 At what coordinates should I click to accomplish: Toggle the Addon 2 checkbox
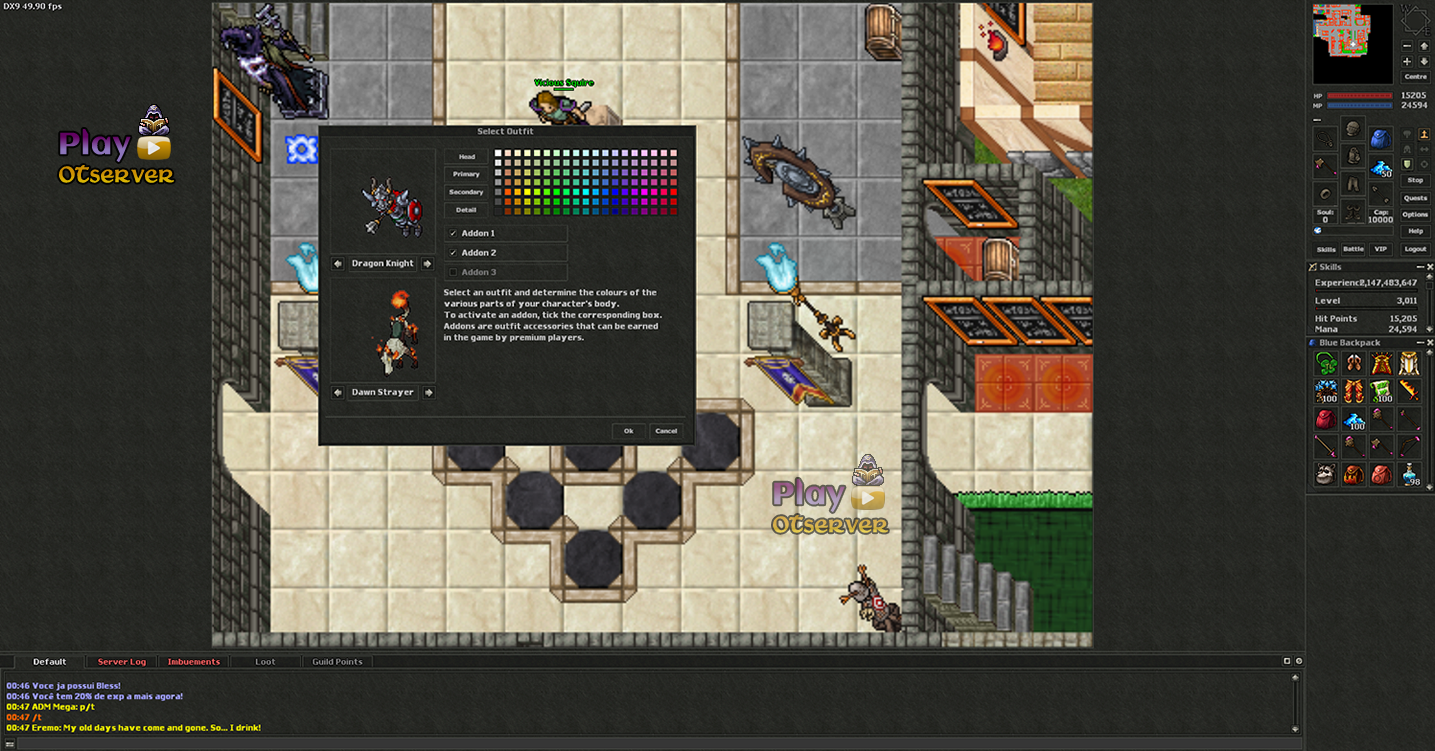tap(453, 253)
